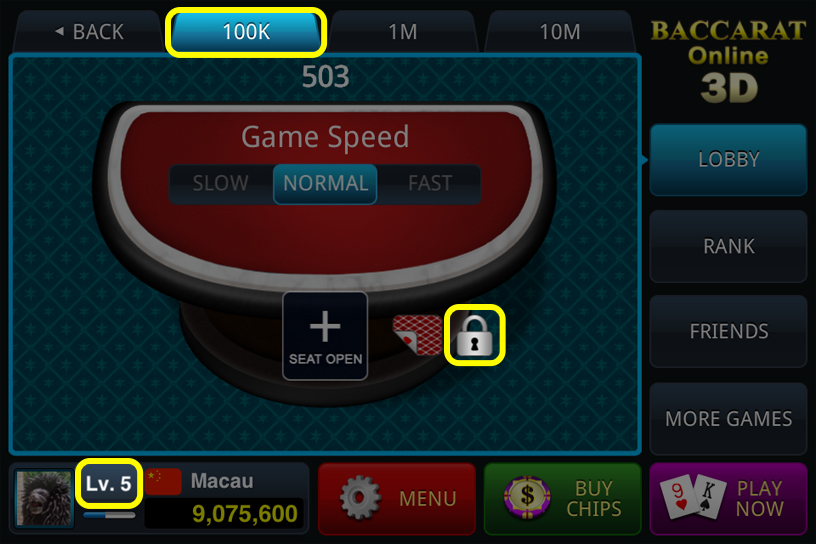Set game speed to SLOW

coord(220,184)
